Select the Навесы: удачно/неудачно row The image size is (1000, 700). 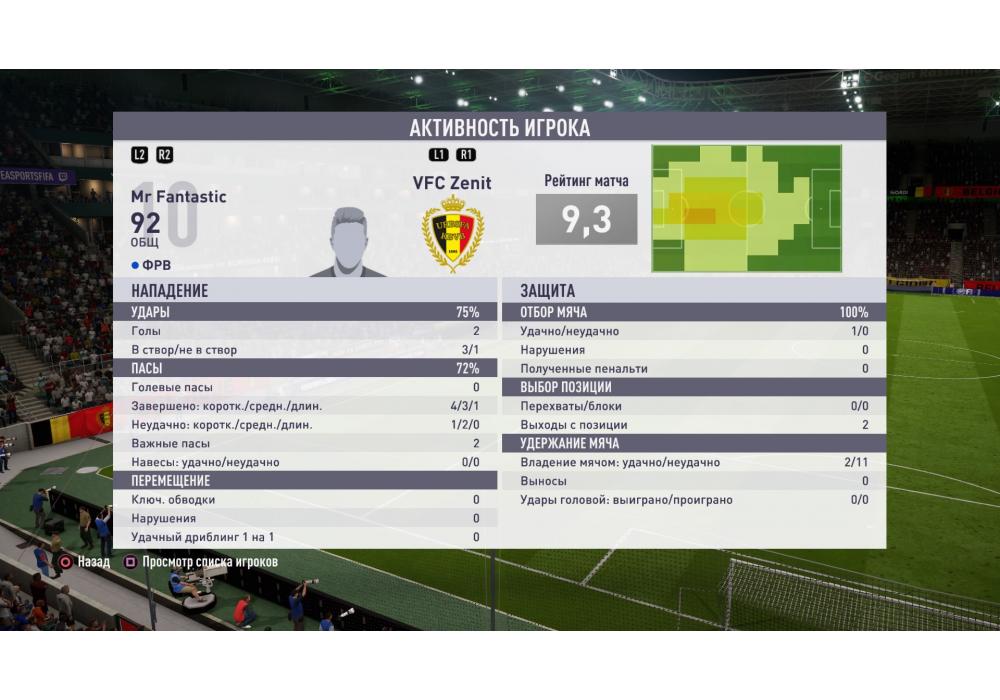click(305, 462)
